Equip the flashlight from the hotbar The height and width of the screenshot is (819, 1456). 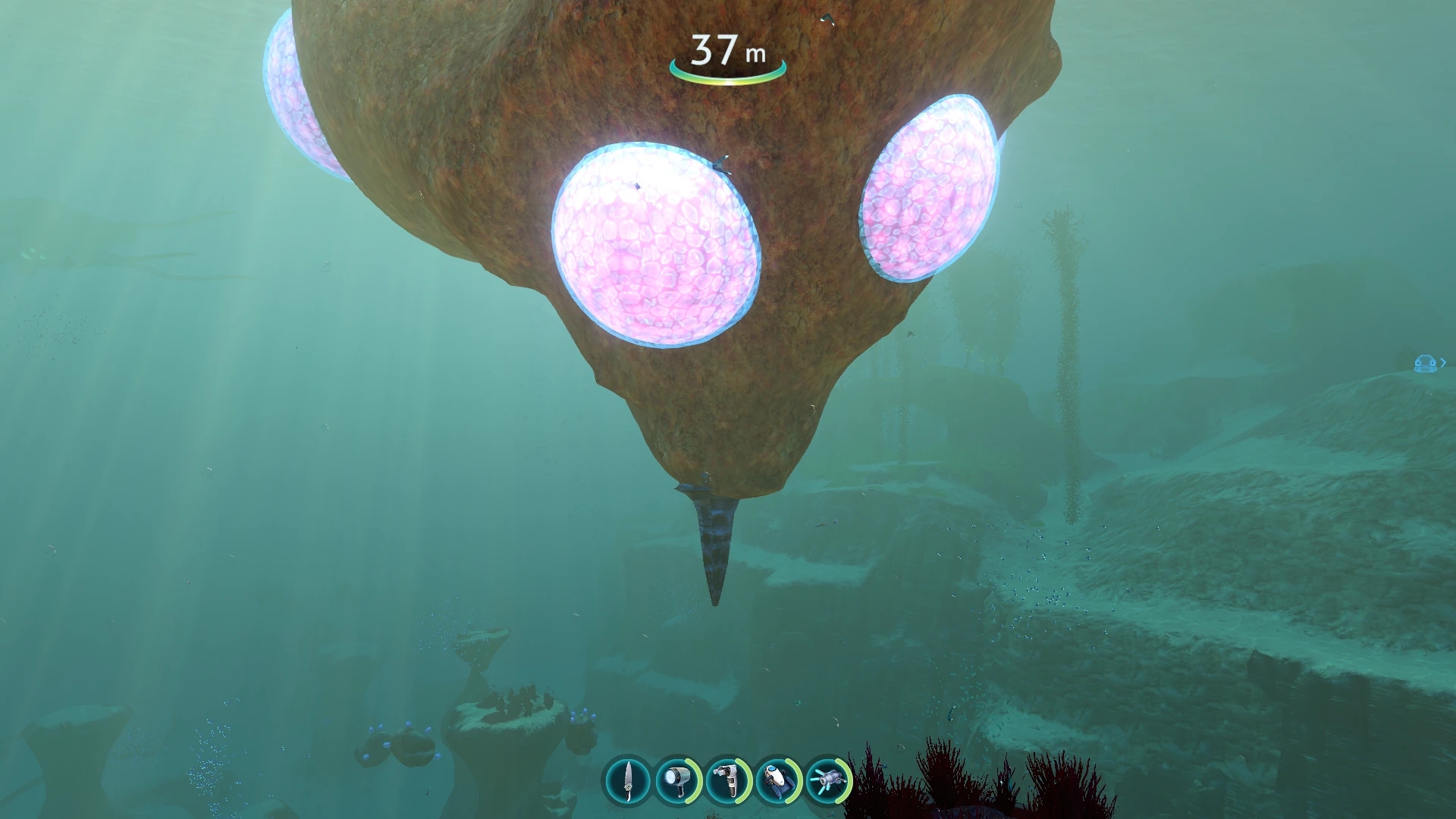point(677,780)
